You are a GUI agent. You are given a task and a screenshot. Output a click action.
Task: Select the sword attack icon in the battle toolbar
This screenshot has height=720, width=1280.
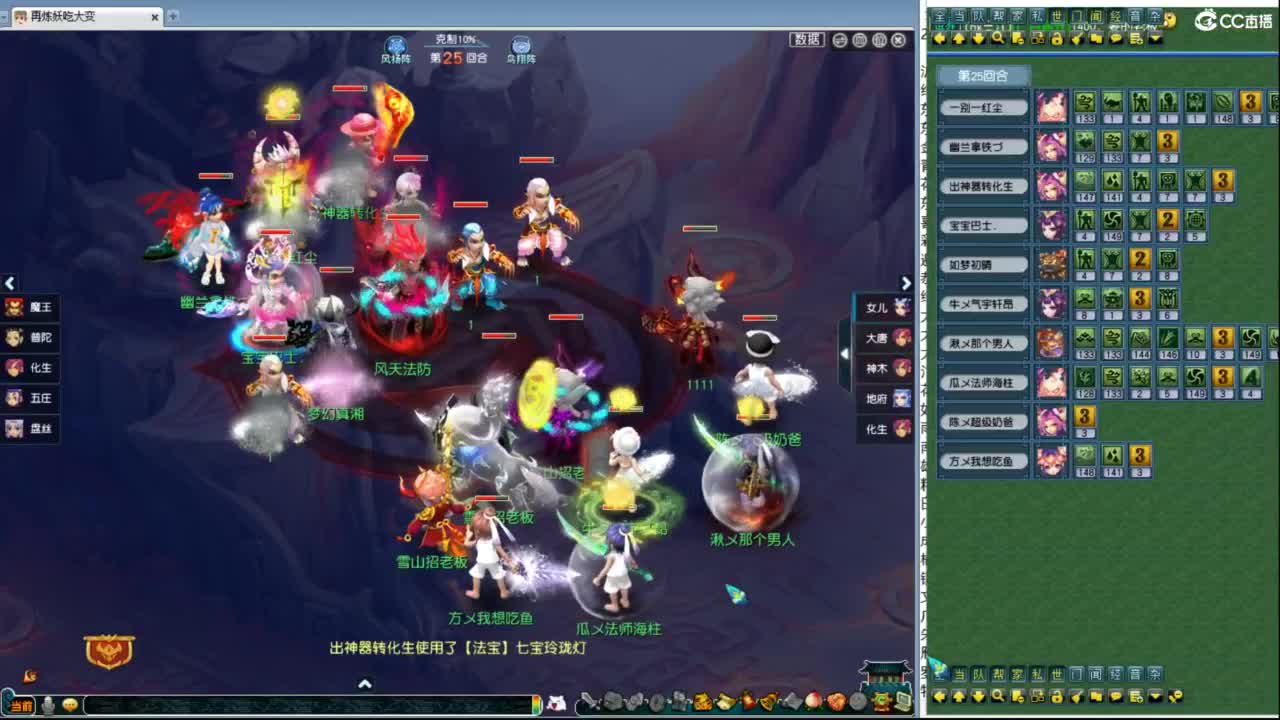click(586, 700)
